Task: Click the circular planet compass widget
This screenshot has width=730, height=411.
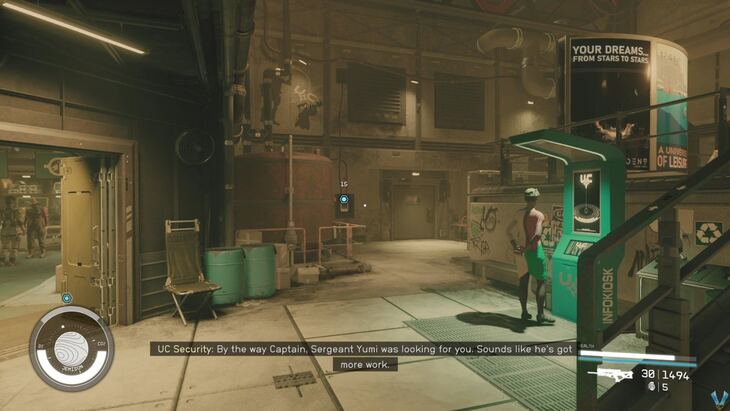Action: 71,347
